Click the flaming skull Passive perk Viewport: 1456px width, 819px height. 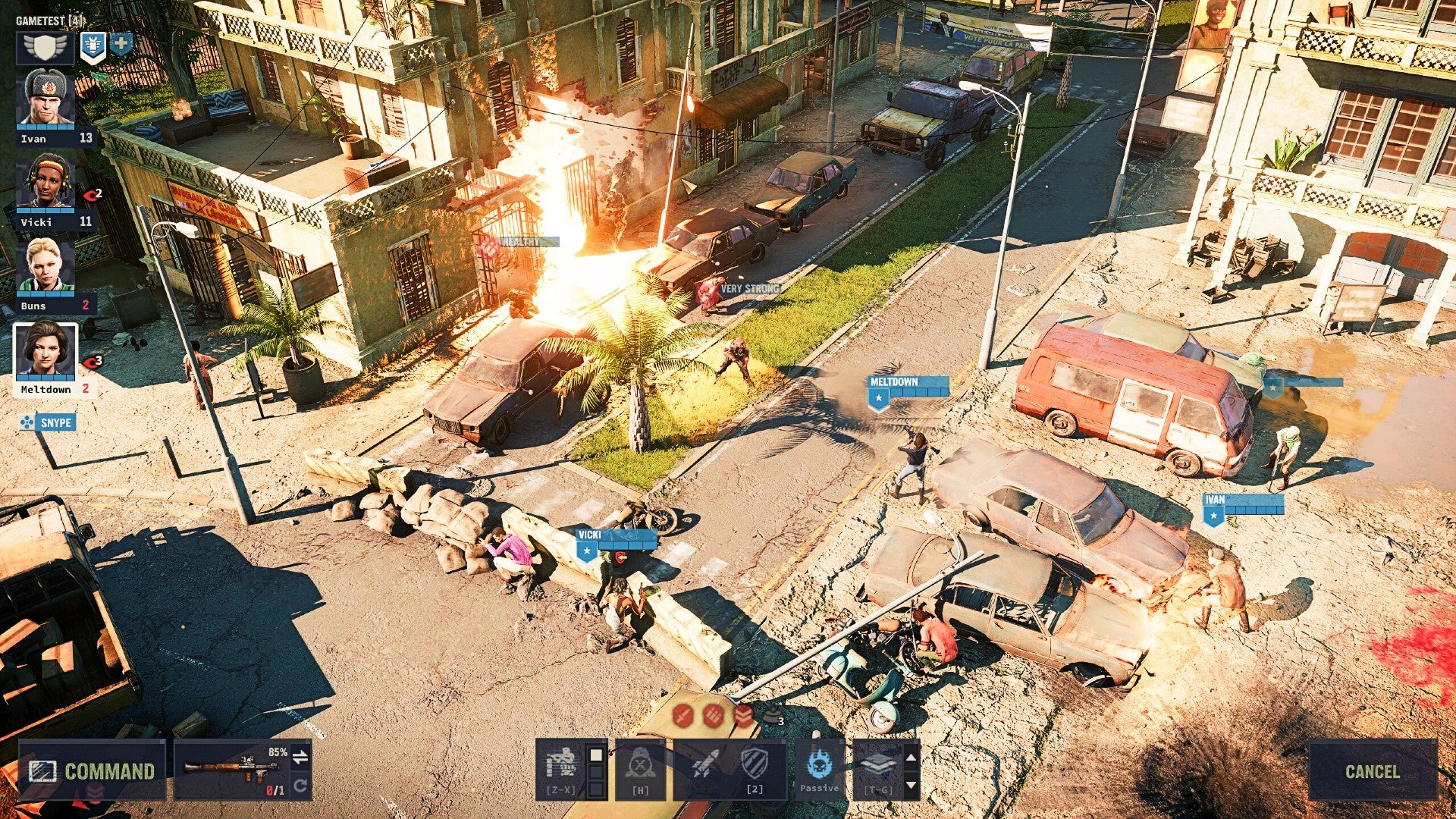pyautogui.click(x=819, y=766)
